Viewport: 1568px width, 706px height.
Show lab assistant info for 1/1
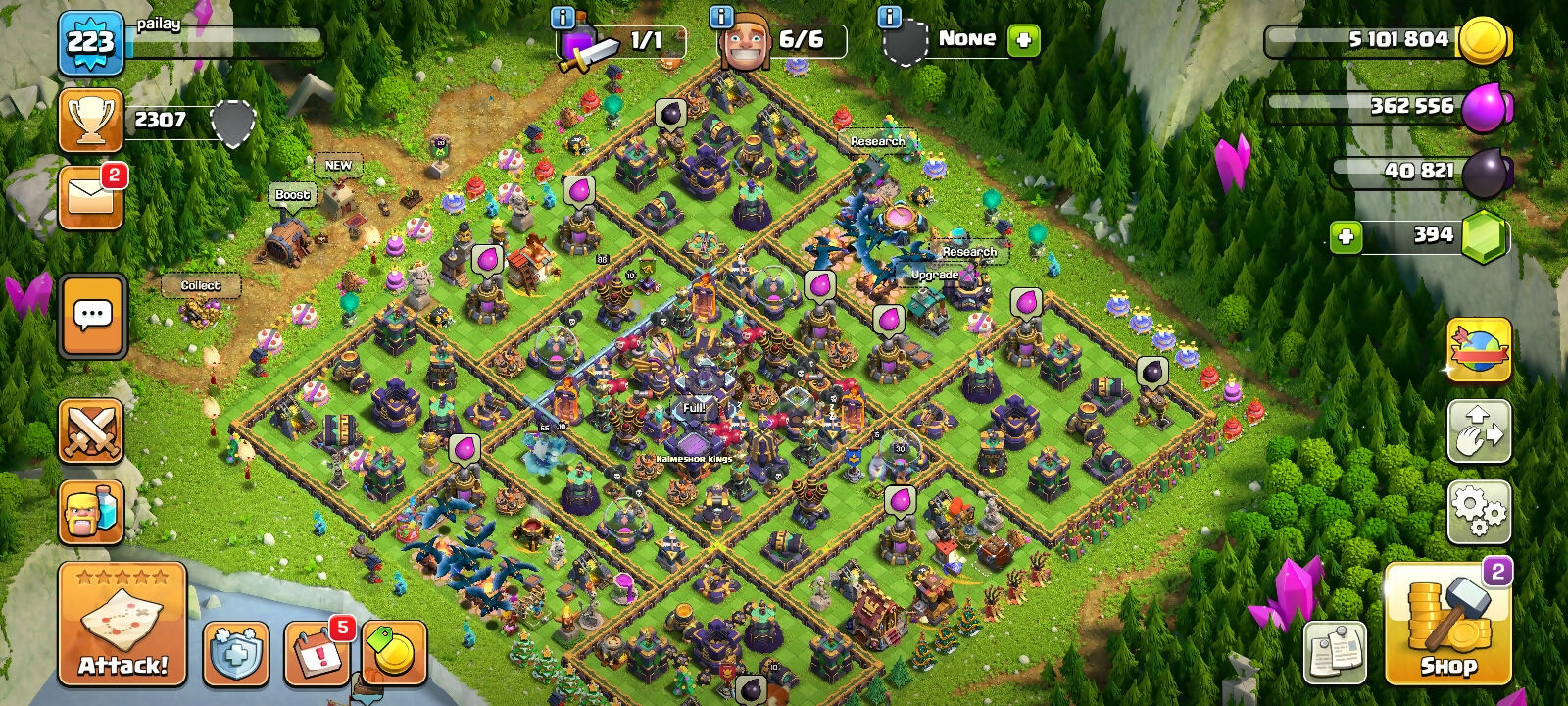pyautogui.click(x=563, y=17)
